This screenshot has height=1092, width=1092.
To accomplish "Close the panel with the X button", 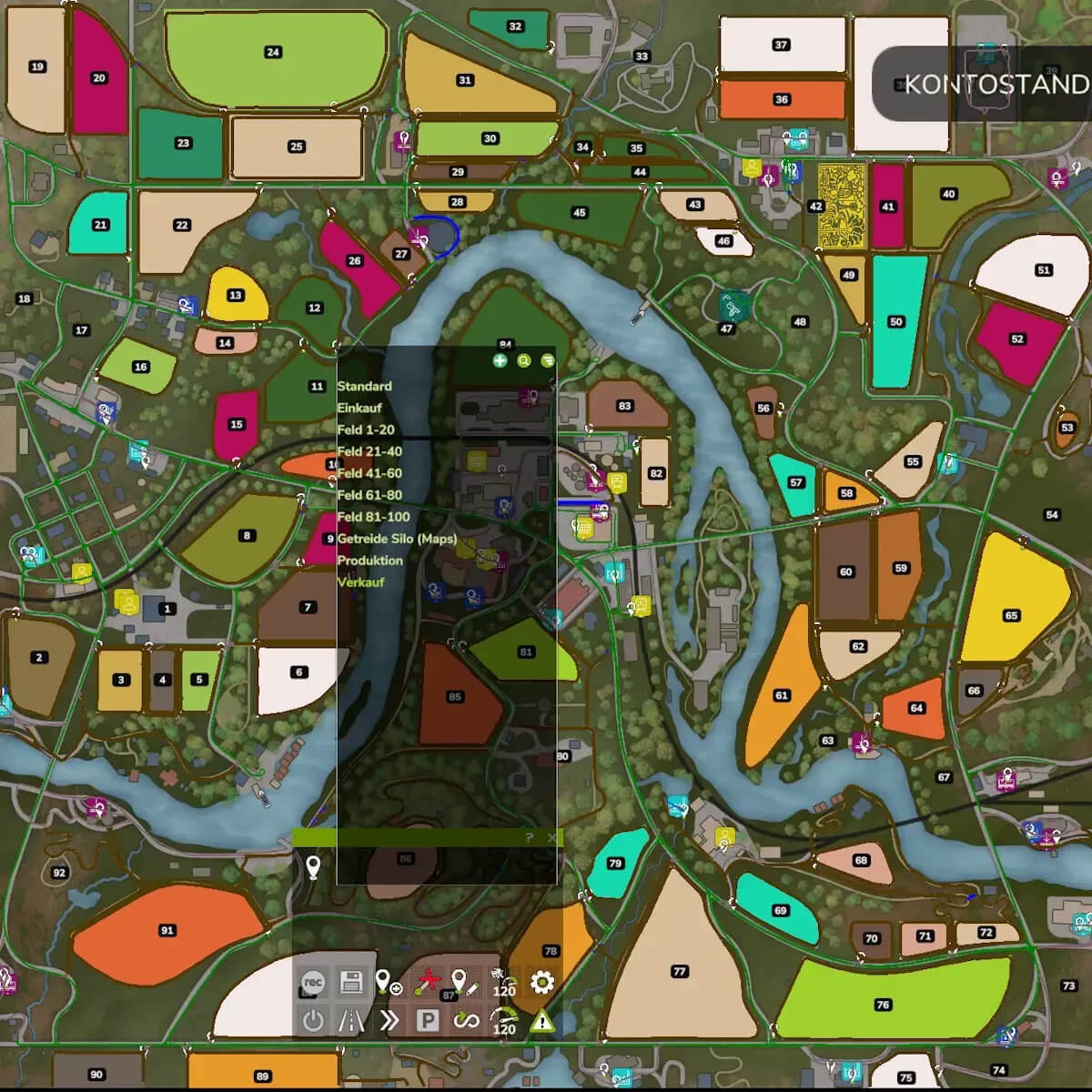I will coord(551,837).
